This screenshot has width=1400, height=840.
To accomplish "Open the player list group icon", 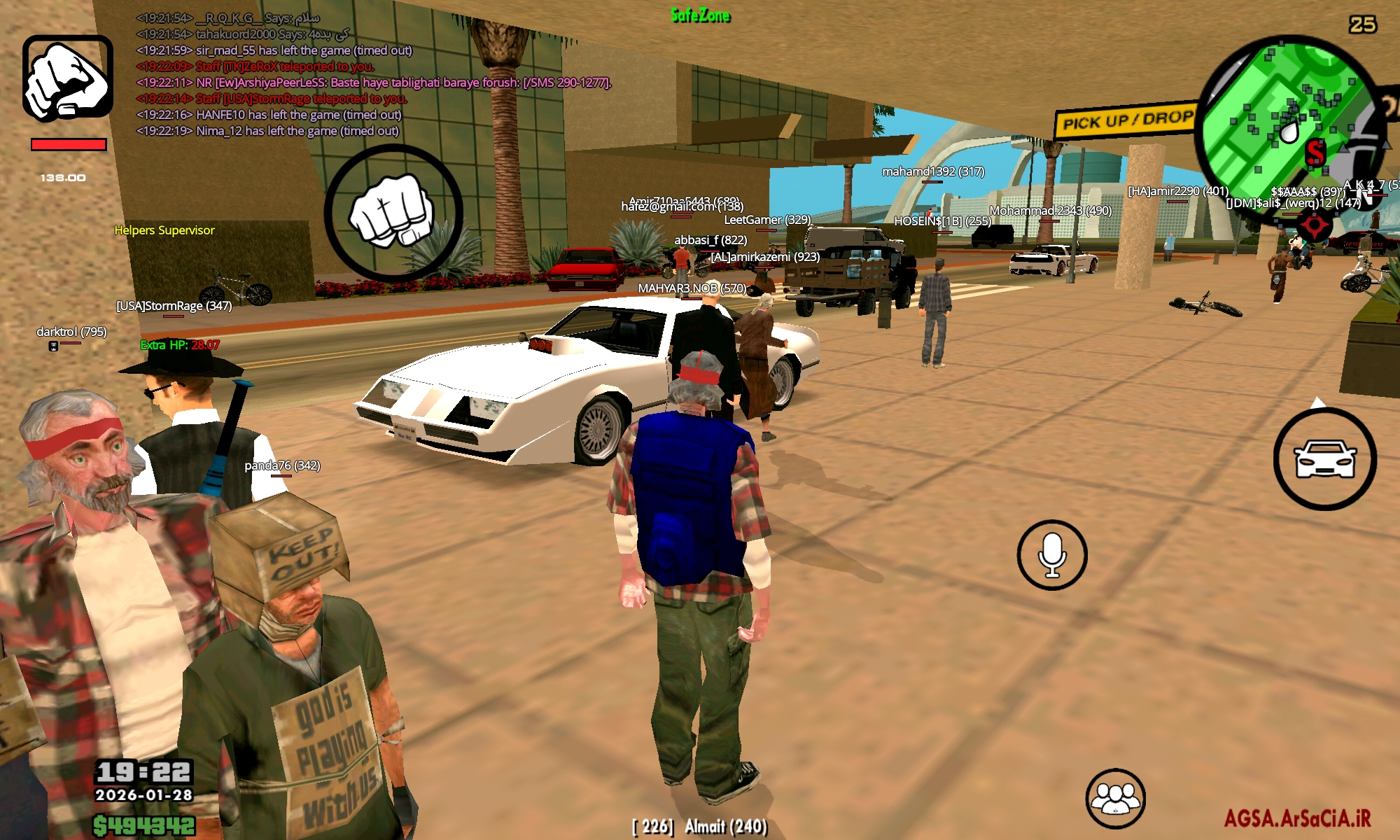I will point(1115,799).
